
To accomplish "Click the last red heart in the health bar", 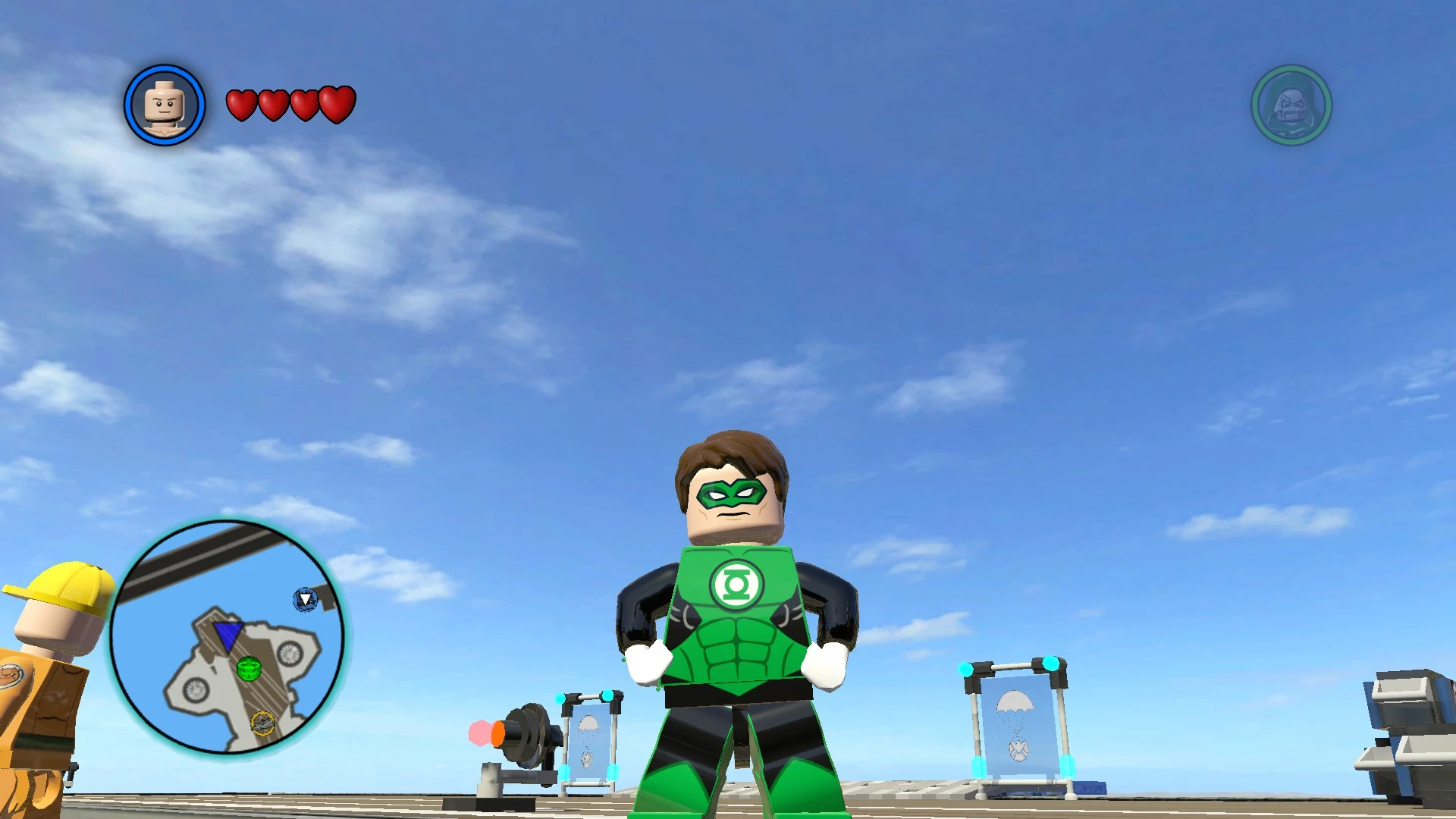I will coord(336,104).
